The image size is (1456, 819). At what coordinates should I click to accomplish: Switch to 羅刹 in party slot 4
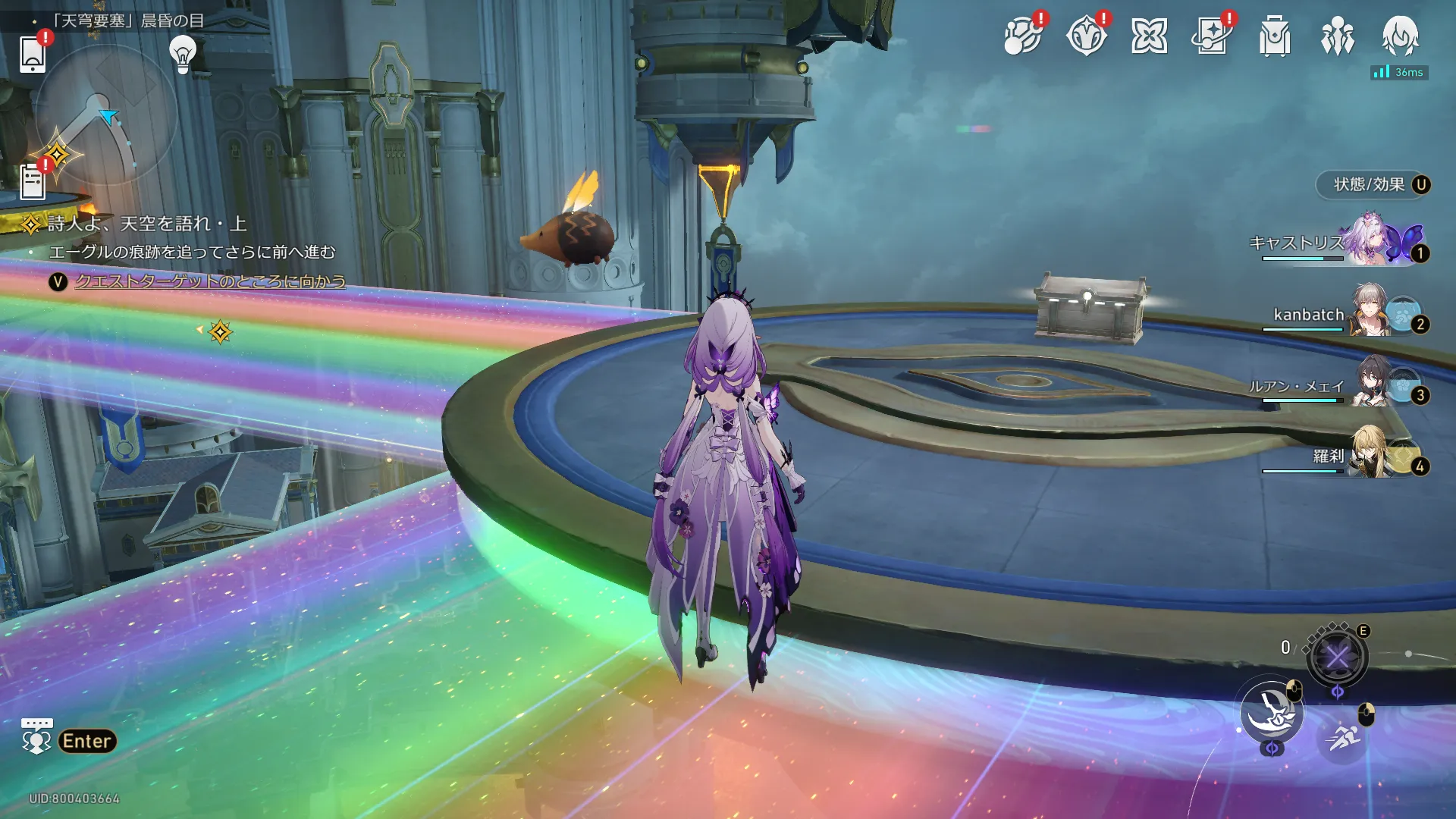point(1365,456)
